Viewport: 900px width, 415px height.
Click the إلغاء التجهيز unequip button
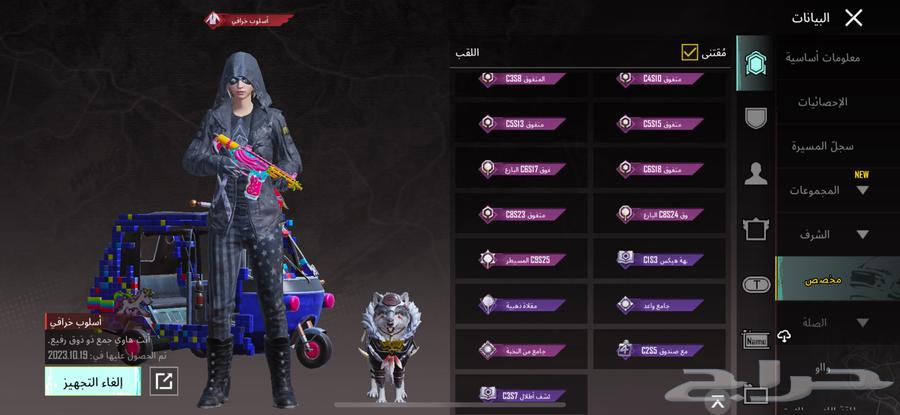tap(93, 381)
